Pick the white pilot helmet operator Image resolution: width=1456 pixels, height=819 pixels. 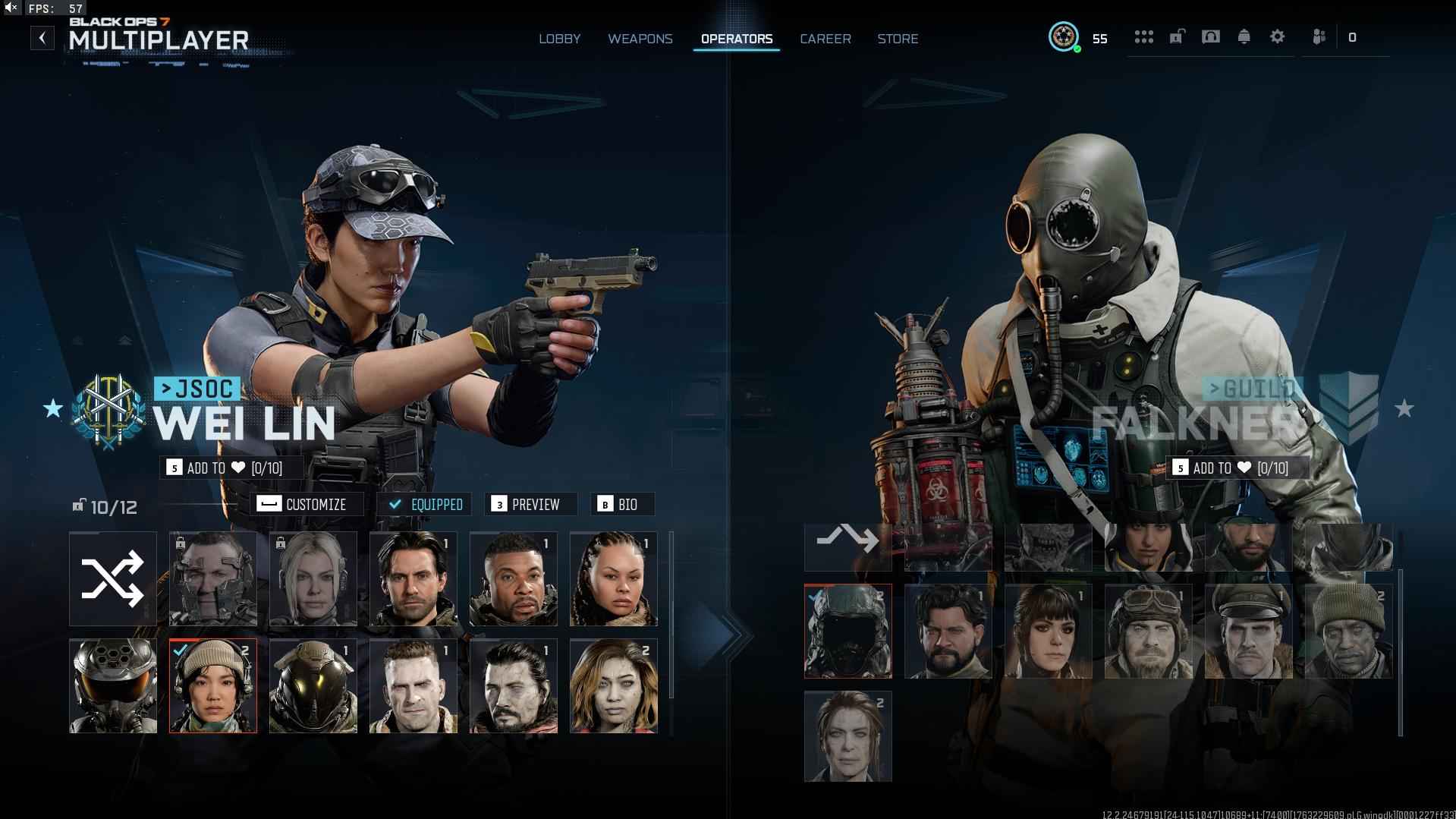point(113,686)
